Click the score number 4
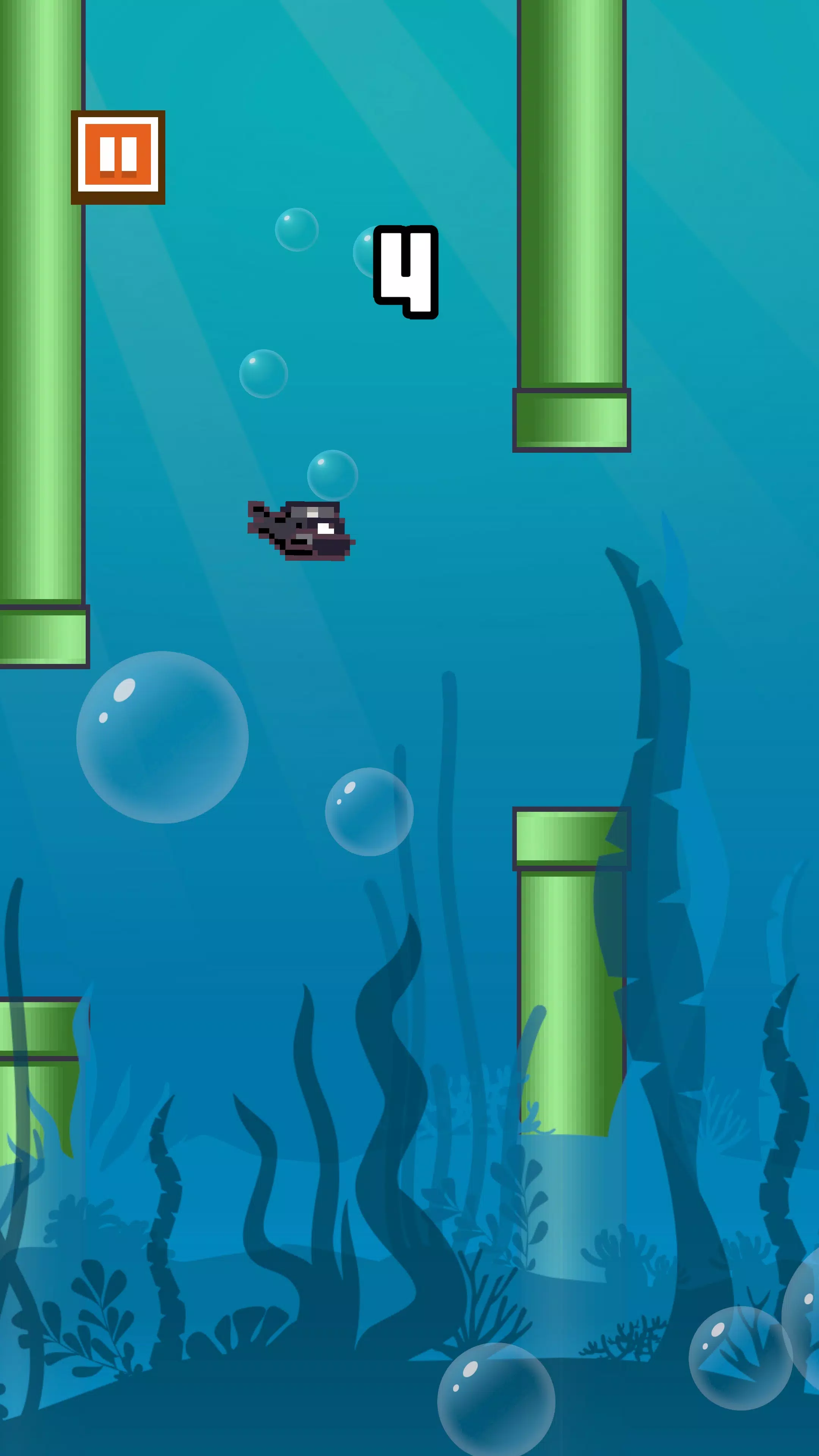Image resolution: width=819 pixels, height=1456 pixels. pyautogui.click(x=406, y=270)
